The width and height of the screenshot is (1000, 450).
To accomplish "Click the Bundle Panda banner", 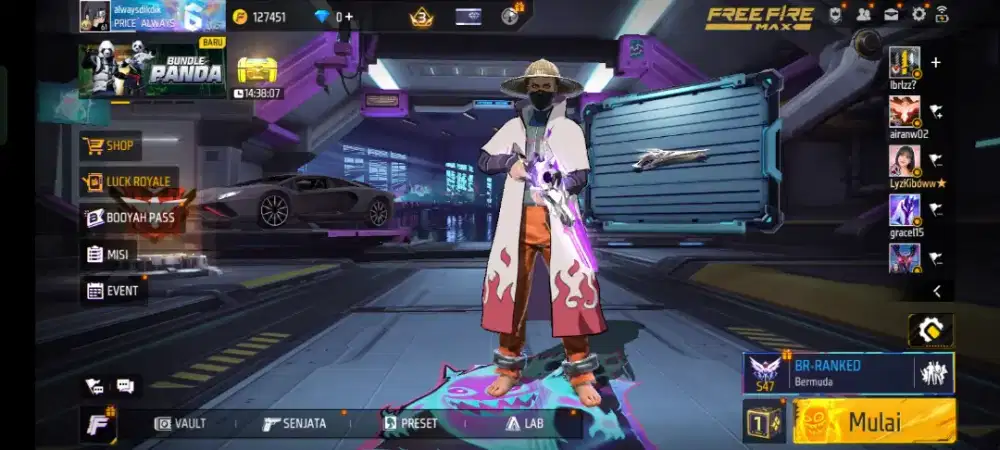I will 152,70.
